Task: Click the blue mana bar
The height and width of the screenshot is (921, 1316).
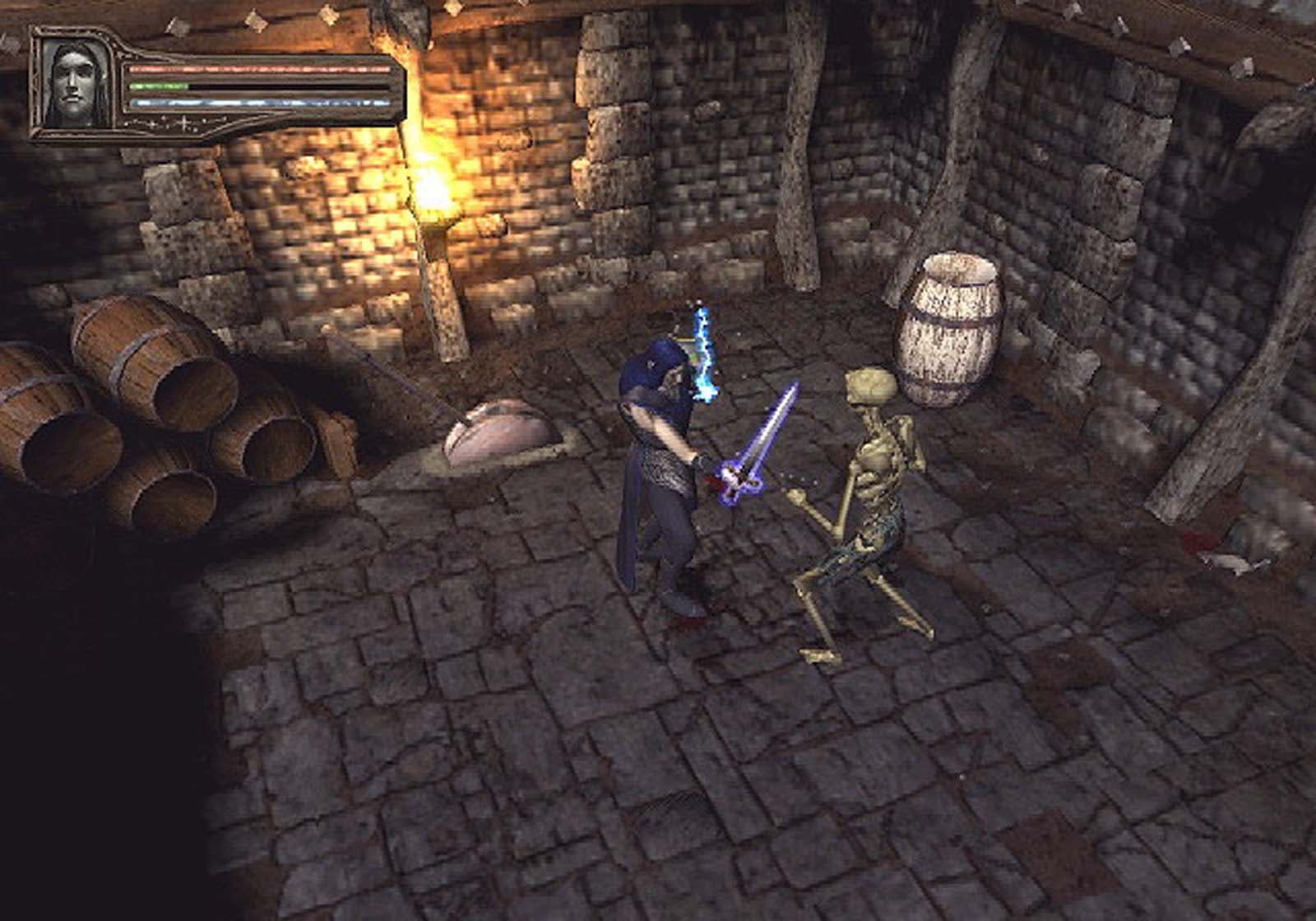Action: point(255,104)
